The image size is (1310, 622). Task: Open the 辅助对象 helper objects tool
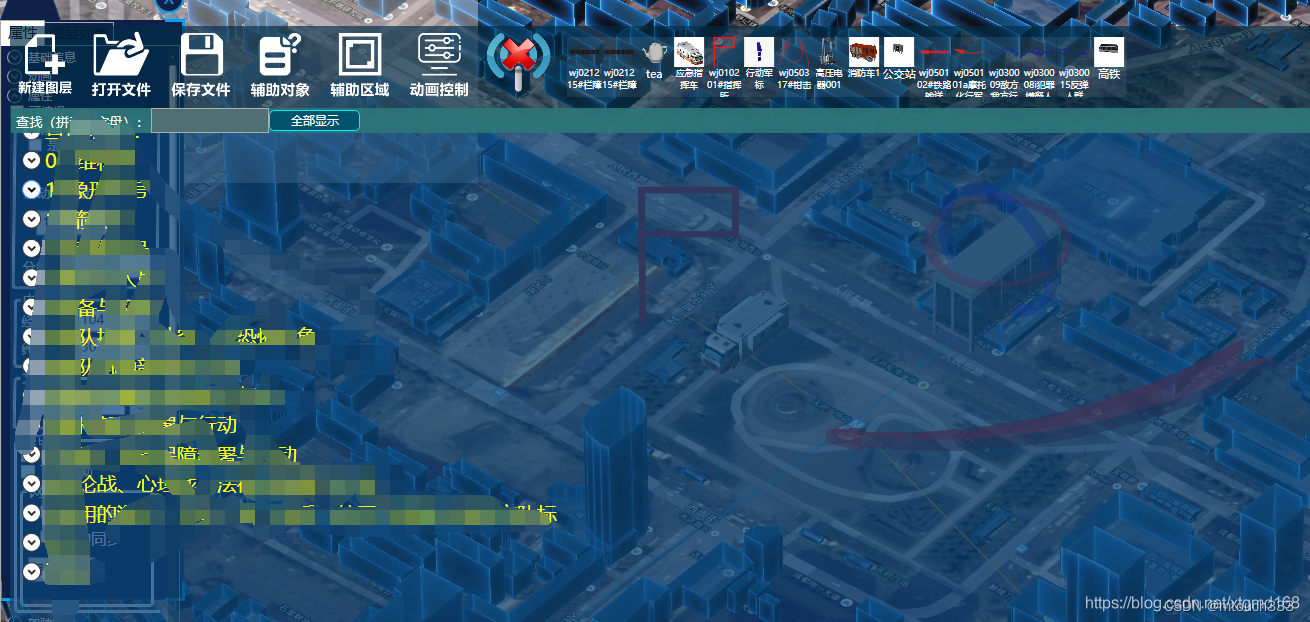(280, 63)
